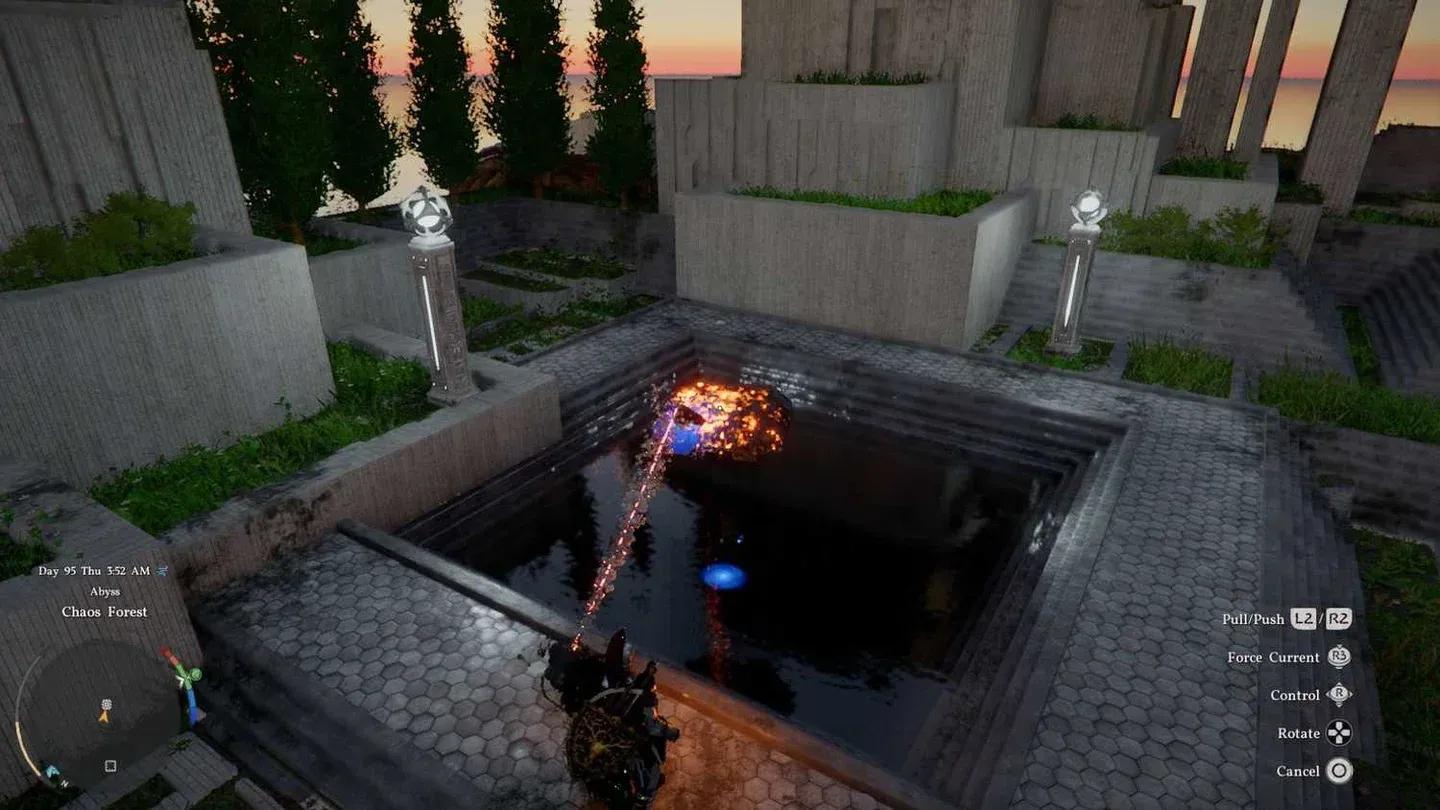Click the Chaos Forest location name
This screenshot has height=810, width=1440.
(x=105, y=612)
